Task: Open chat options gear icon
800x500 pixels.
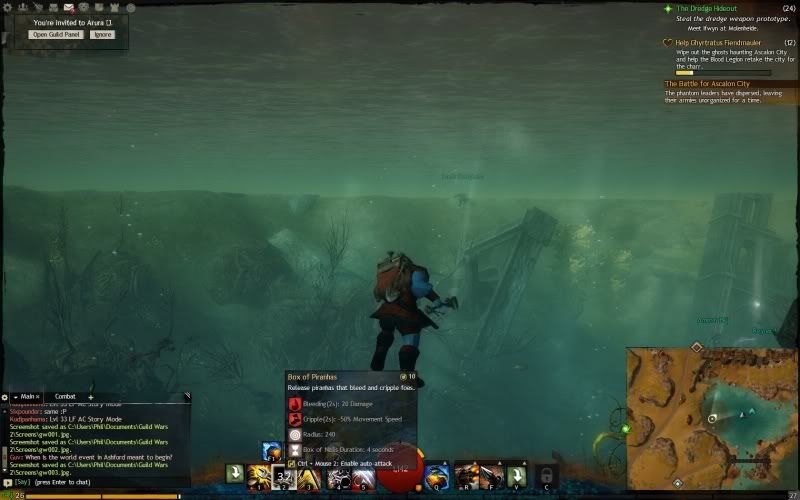Action: pos(5,397)
